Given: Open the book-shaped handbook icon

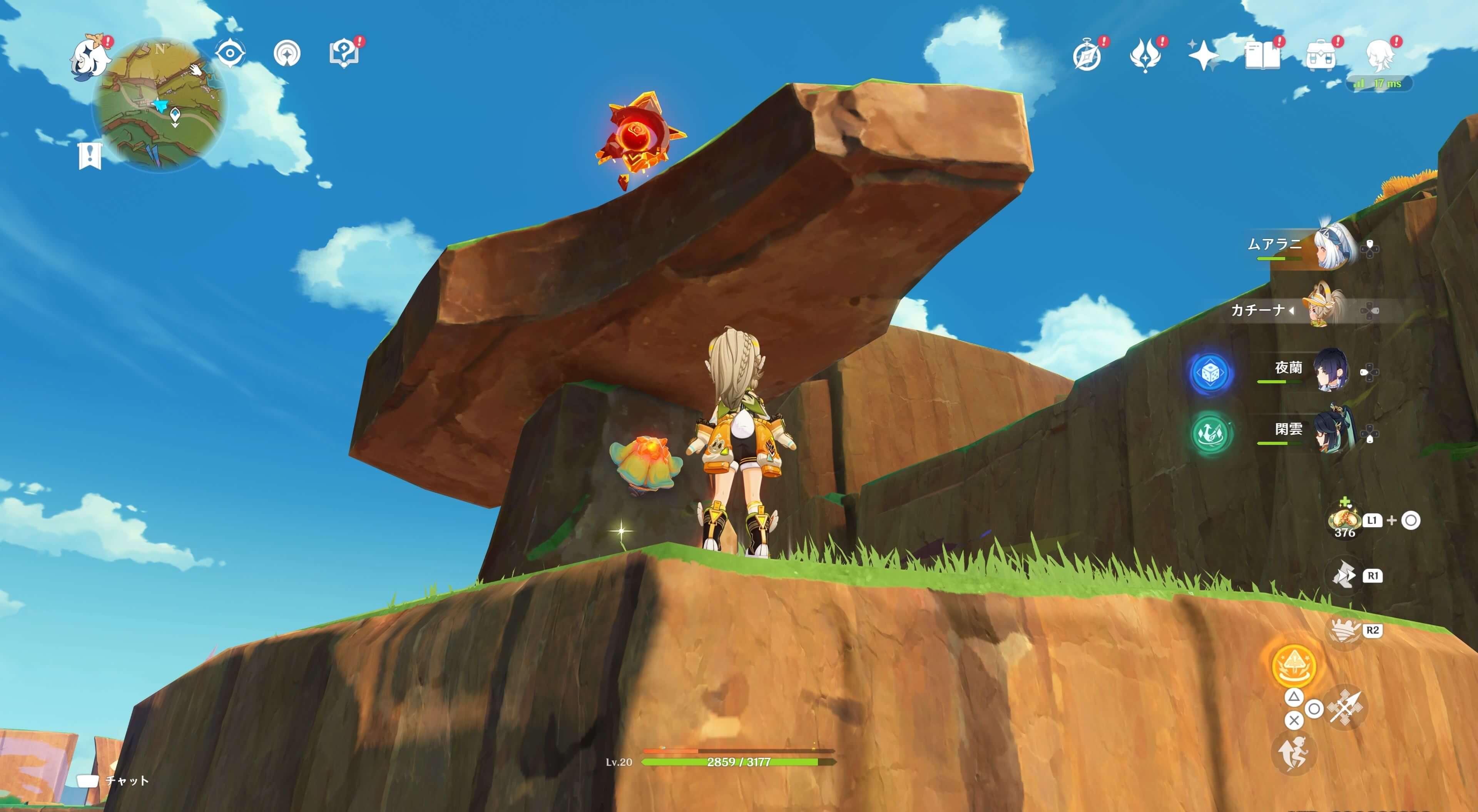Looking at the screenshot, I should click(1262, 56).
